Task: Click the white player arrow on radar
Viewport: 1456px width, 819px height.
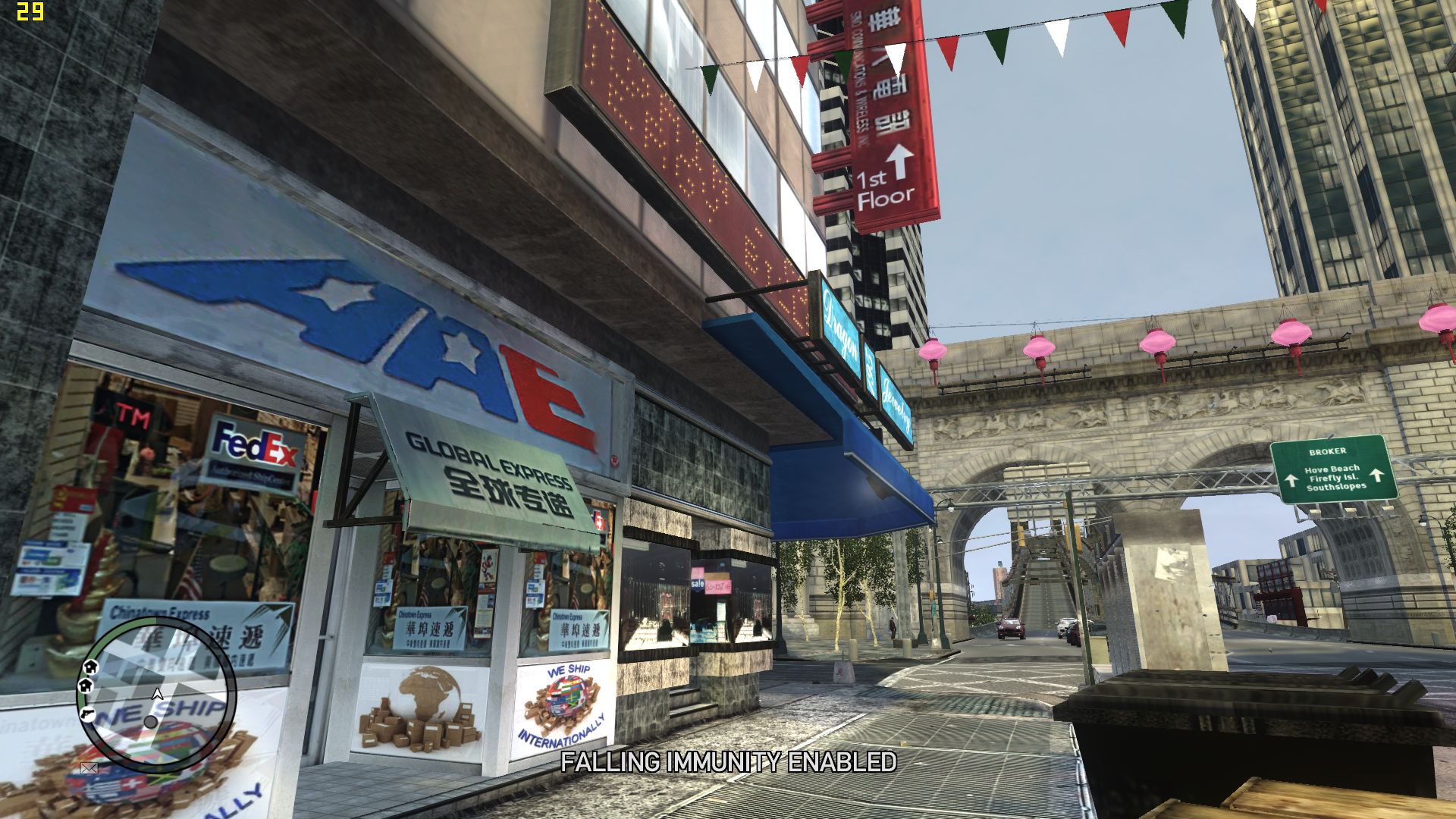Action: pos(158,693)
